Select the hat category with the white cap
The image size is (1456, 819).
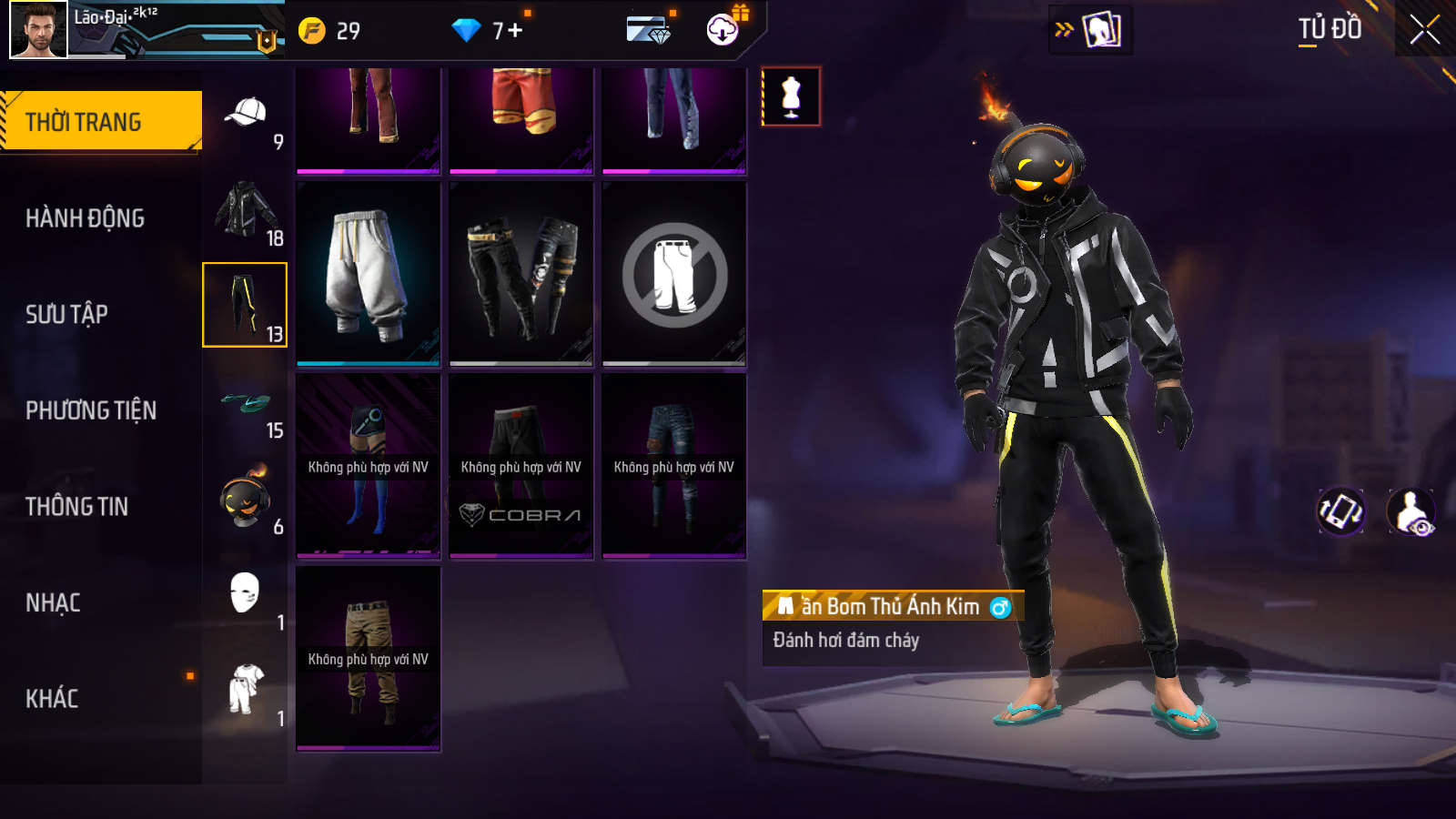pyautogui.click(x=245, y=115)
